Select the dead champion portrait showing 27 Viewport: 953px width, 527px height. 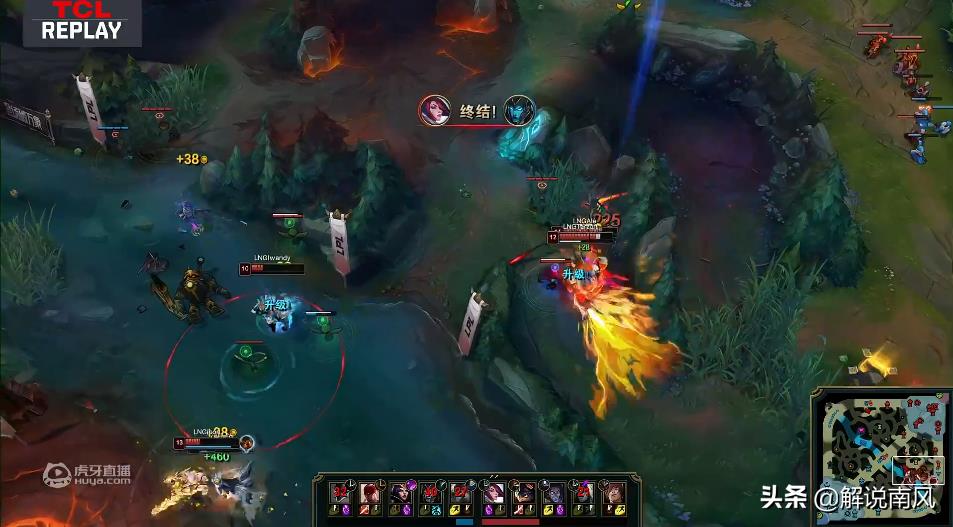pyautogui.click(x=459, y=492)
